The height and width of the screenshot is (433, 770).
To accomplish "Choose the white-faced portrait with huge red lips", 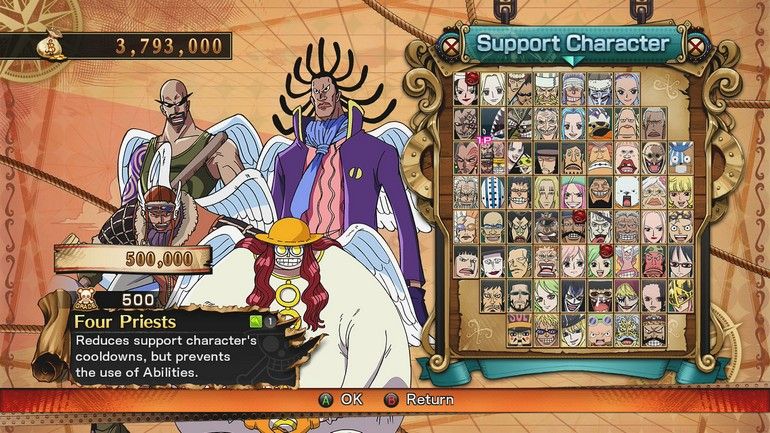I will [x=626, y=158].
